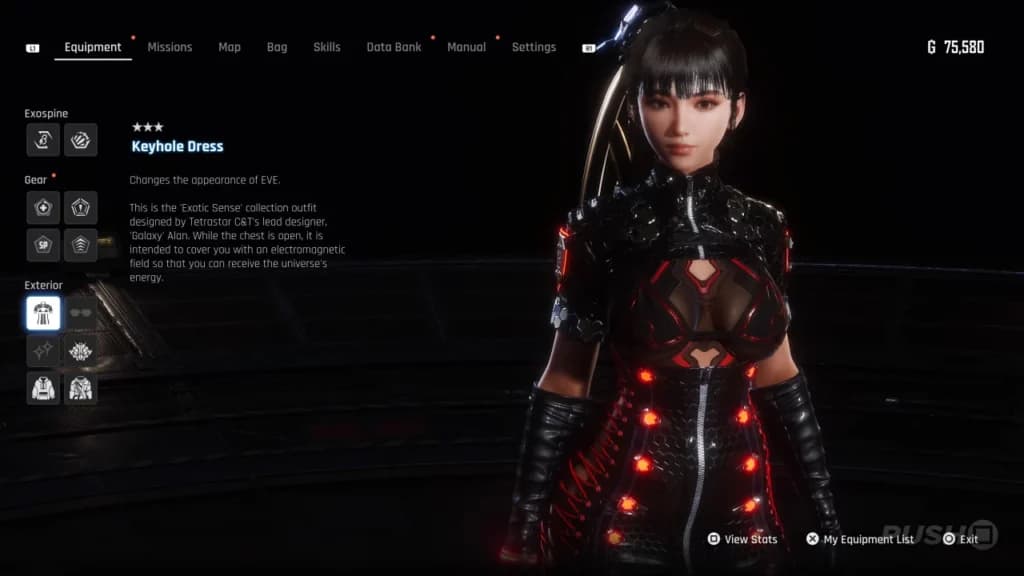The height and width of the screenshot is (576, 1024).
Task: Select the patterned jacket exterior slot
Action: coord(81,388)
